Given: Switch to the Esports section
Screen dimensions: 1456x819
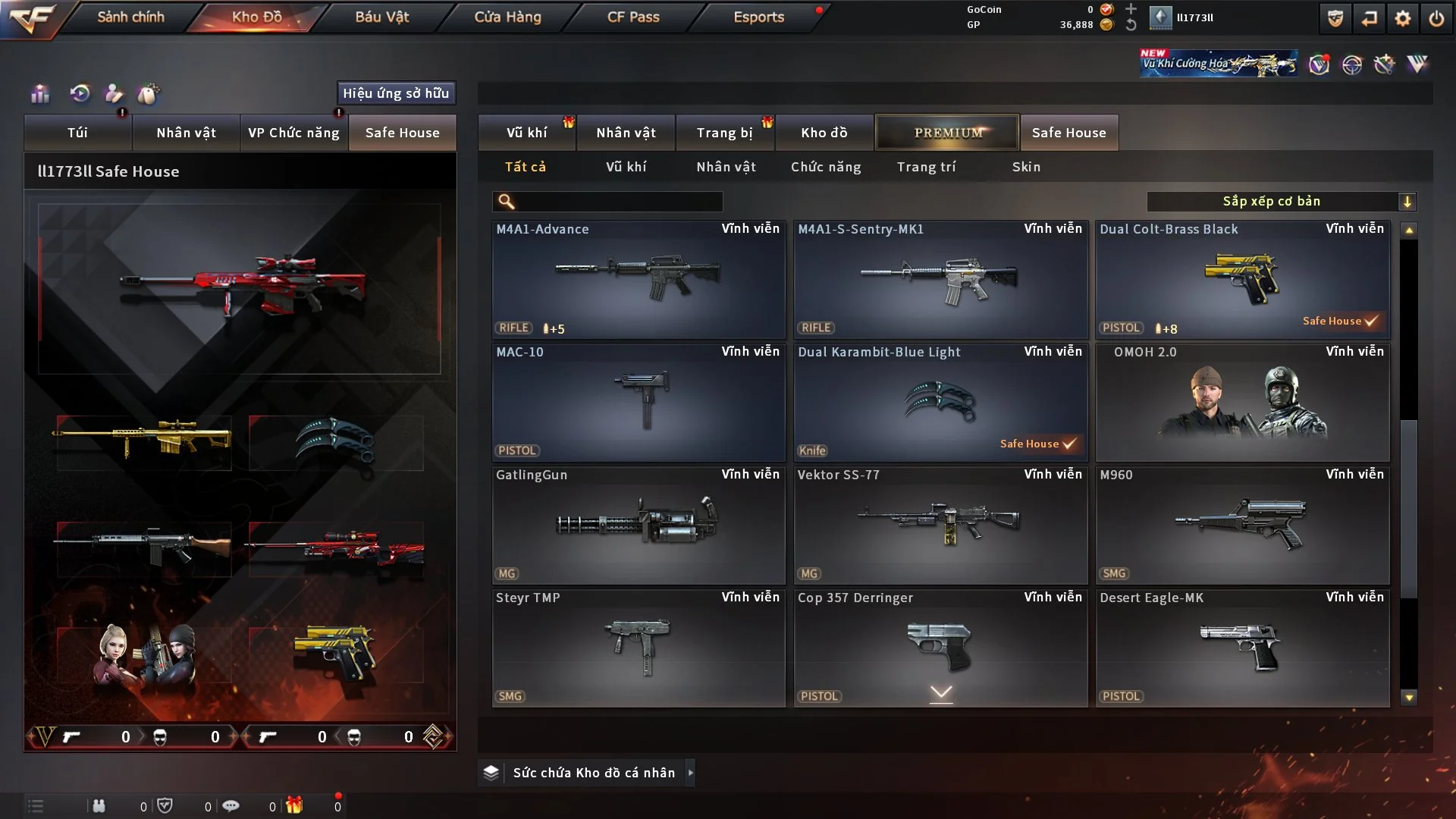Looking at the screenshot, I should [758, 17].
